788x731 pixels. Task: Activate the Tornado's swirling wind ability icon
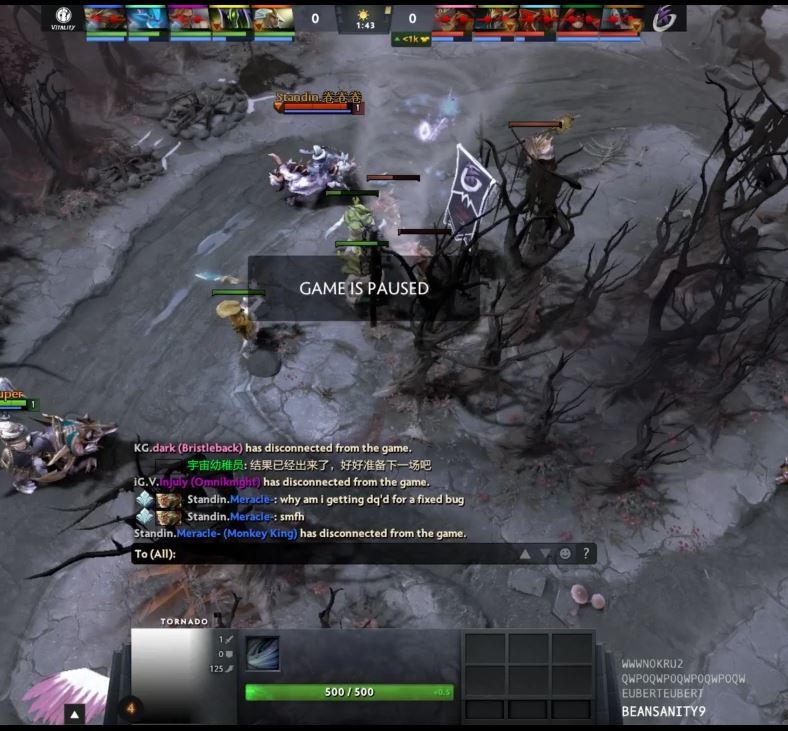point(263,653)
